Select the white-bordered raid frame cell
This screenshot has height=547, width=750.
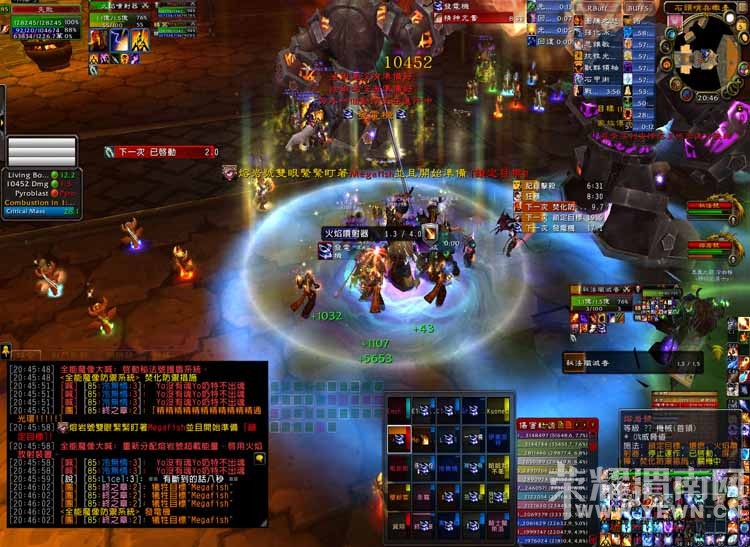398,438
